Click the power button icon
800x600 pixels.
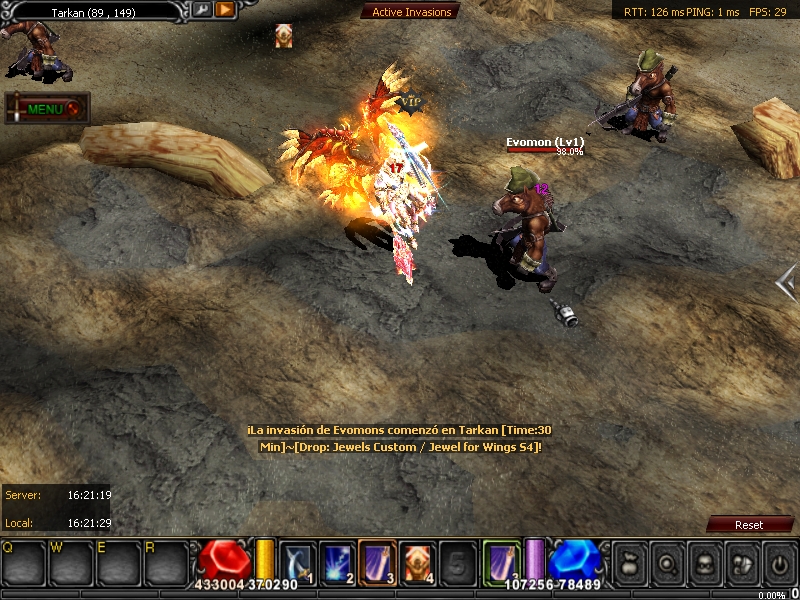779,562
